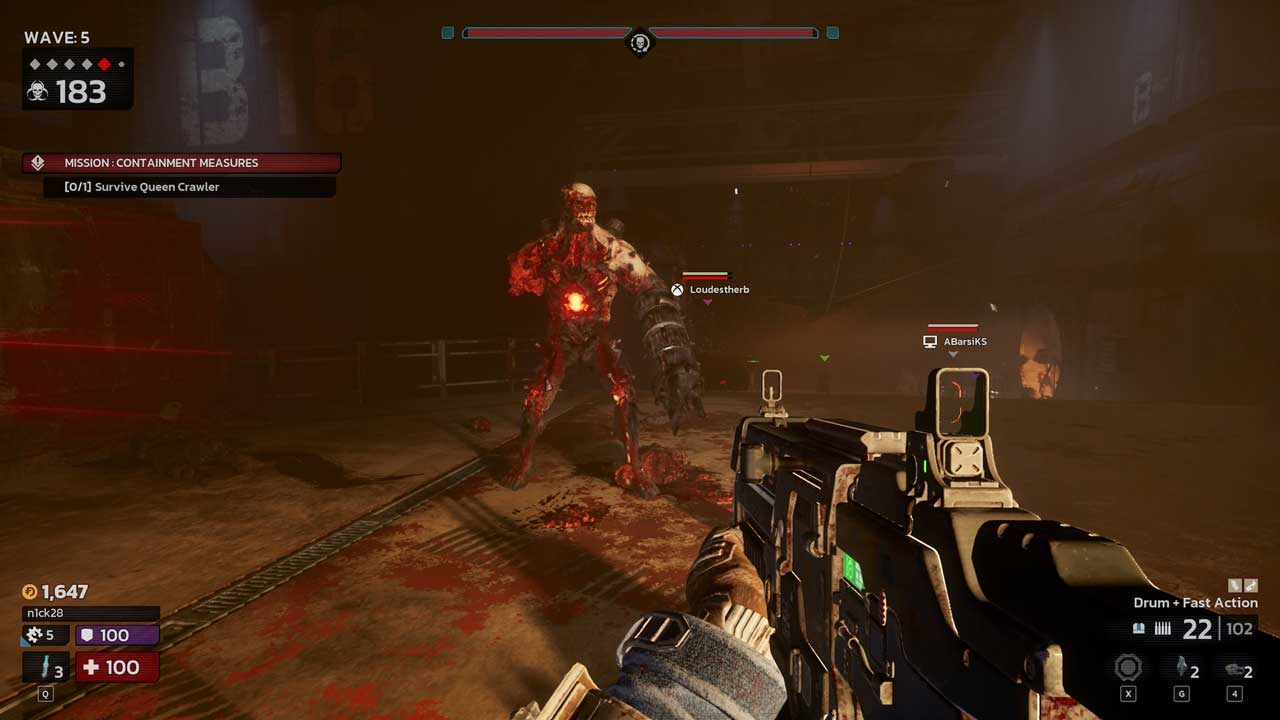Click the Survive Queen Crawler objective
This screenshot has height=720, width=1280.
point(189,187)
